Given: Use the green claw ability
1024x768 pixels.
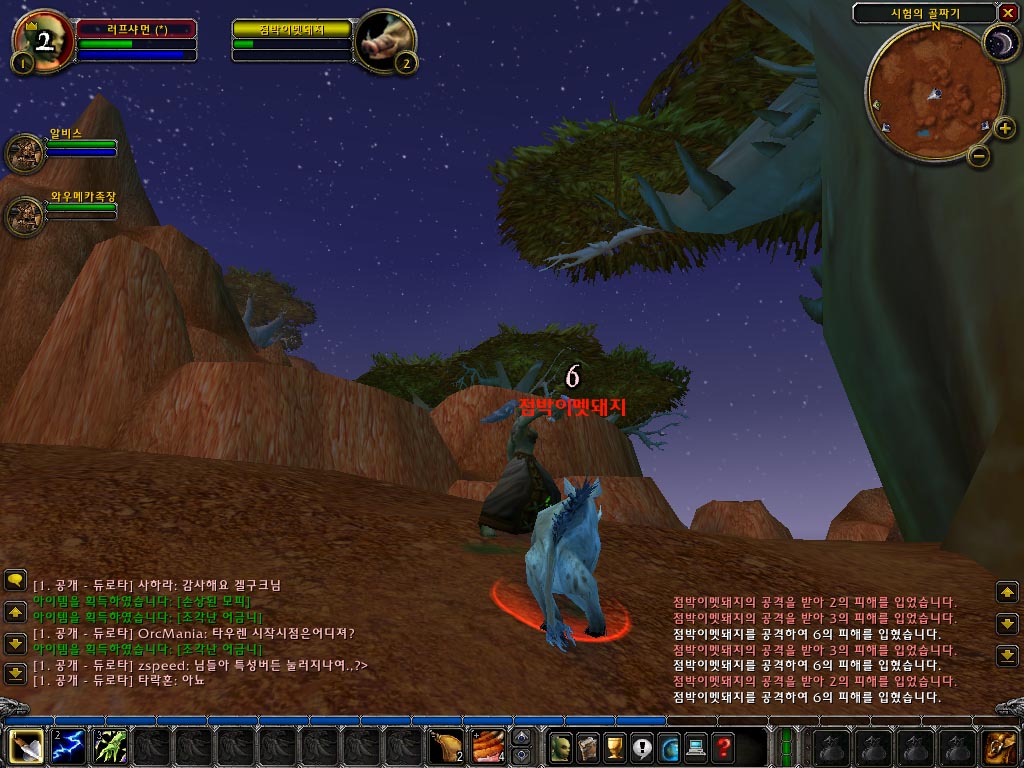Looking at the screenshot, I should [110, 747].
